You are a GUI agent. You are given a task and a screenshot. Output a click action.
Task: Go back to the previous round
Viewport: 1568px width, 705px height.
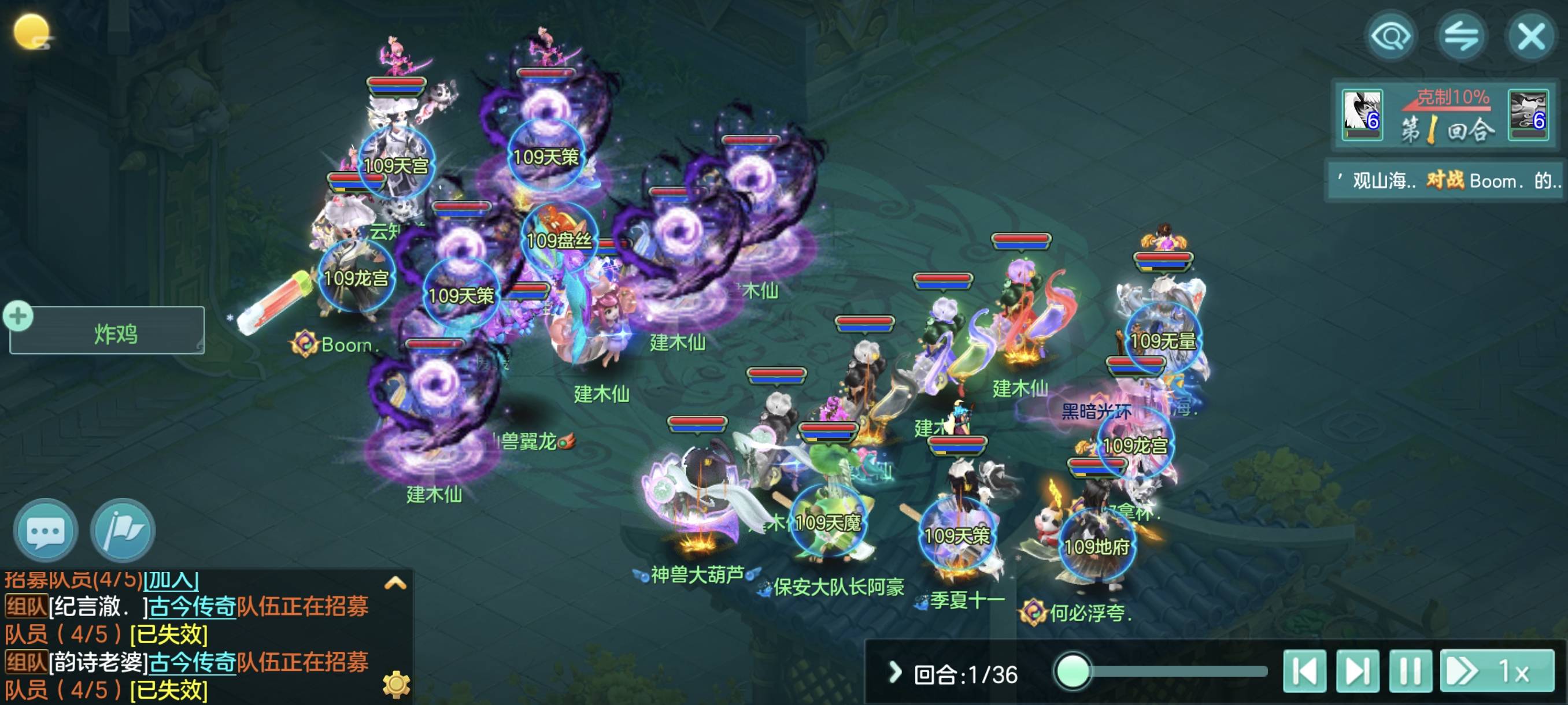(1304, 671)
